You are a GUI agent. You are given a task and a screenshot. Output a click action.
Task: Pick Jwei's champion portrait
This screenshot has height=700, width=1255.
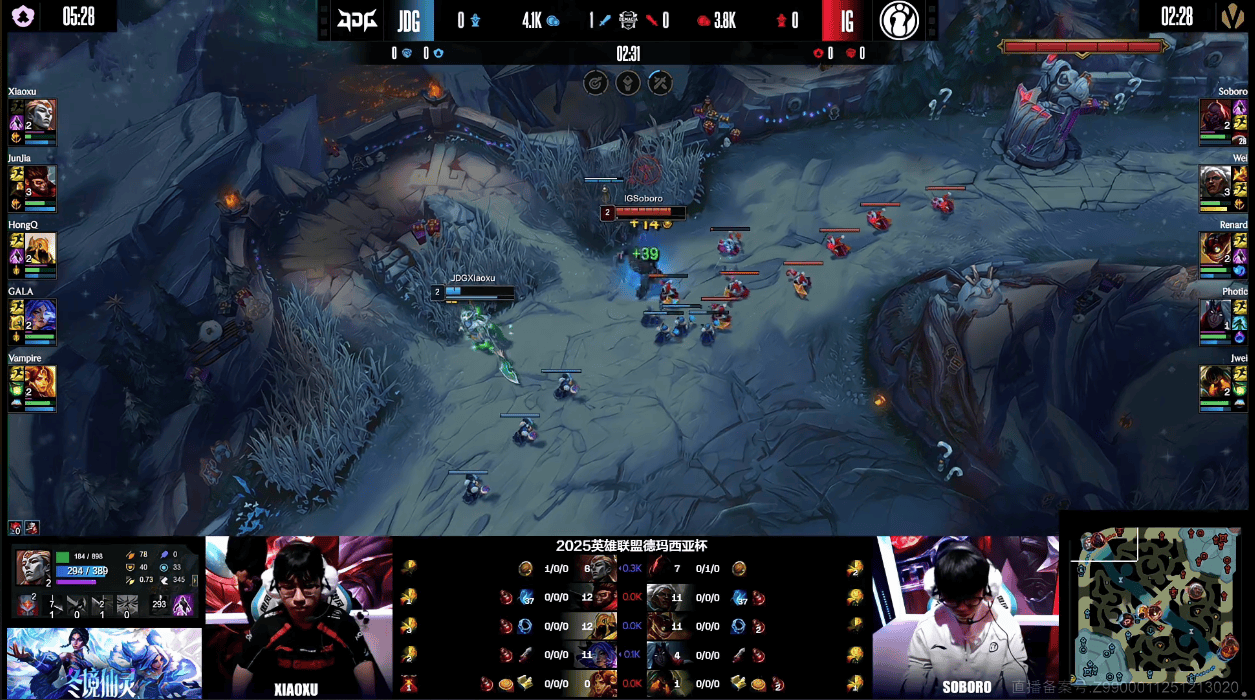[1215, 381]
